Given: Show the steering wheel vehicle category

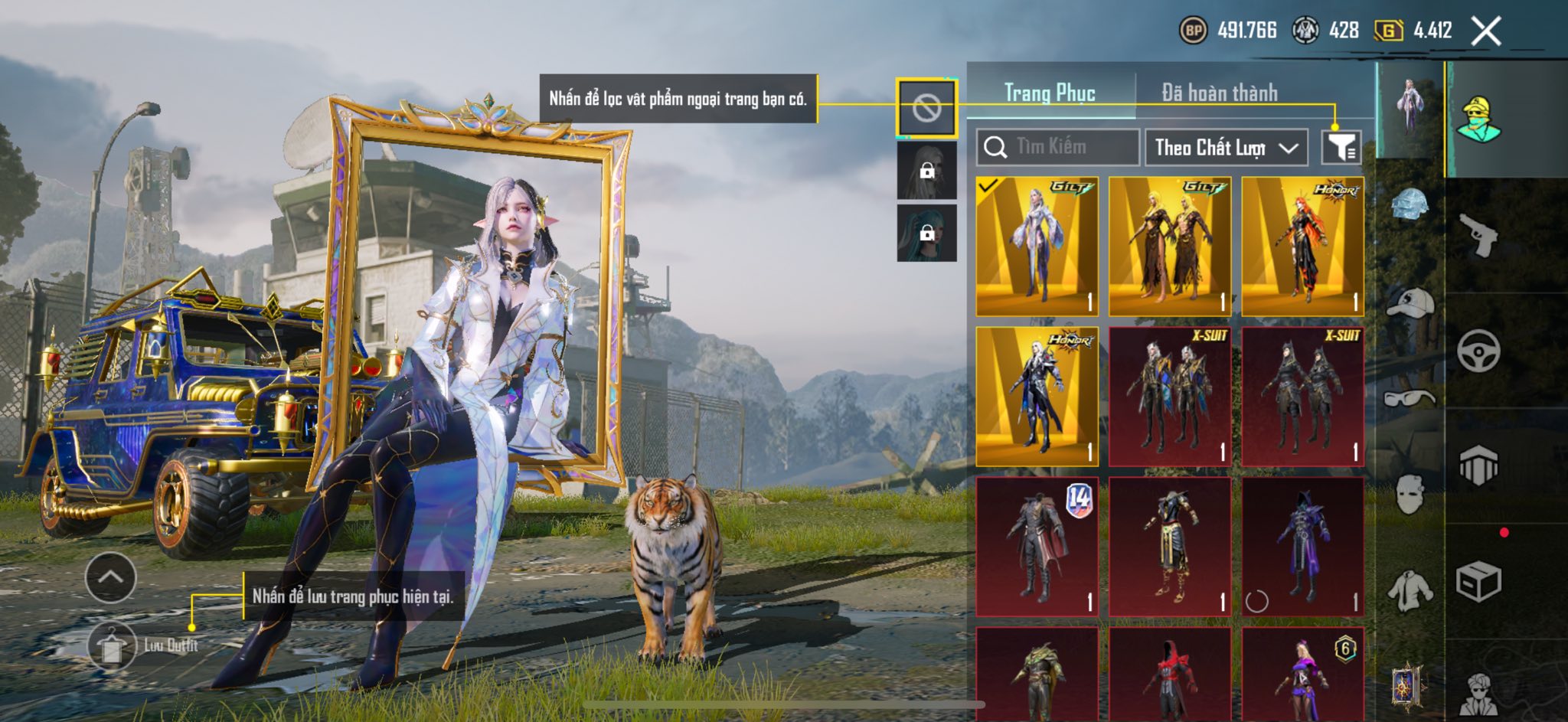Looking at the screenshot, I should [1478, 351].
